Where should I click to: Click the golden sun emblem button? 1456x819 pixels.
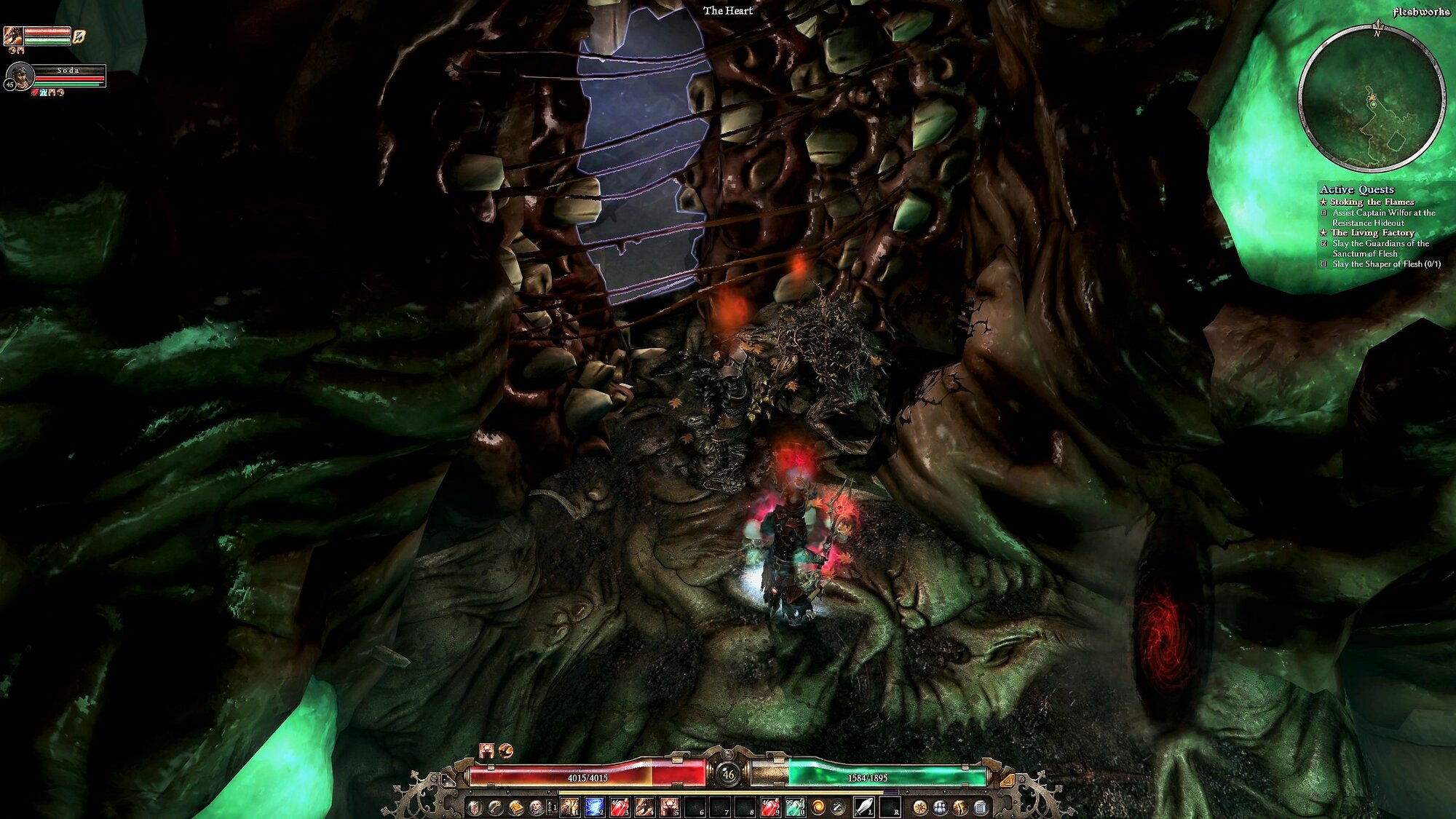(x=920, y=807)
